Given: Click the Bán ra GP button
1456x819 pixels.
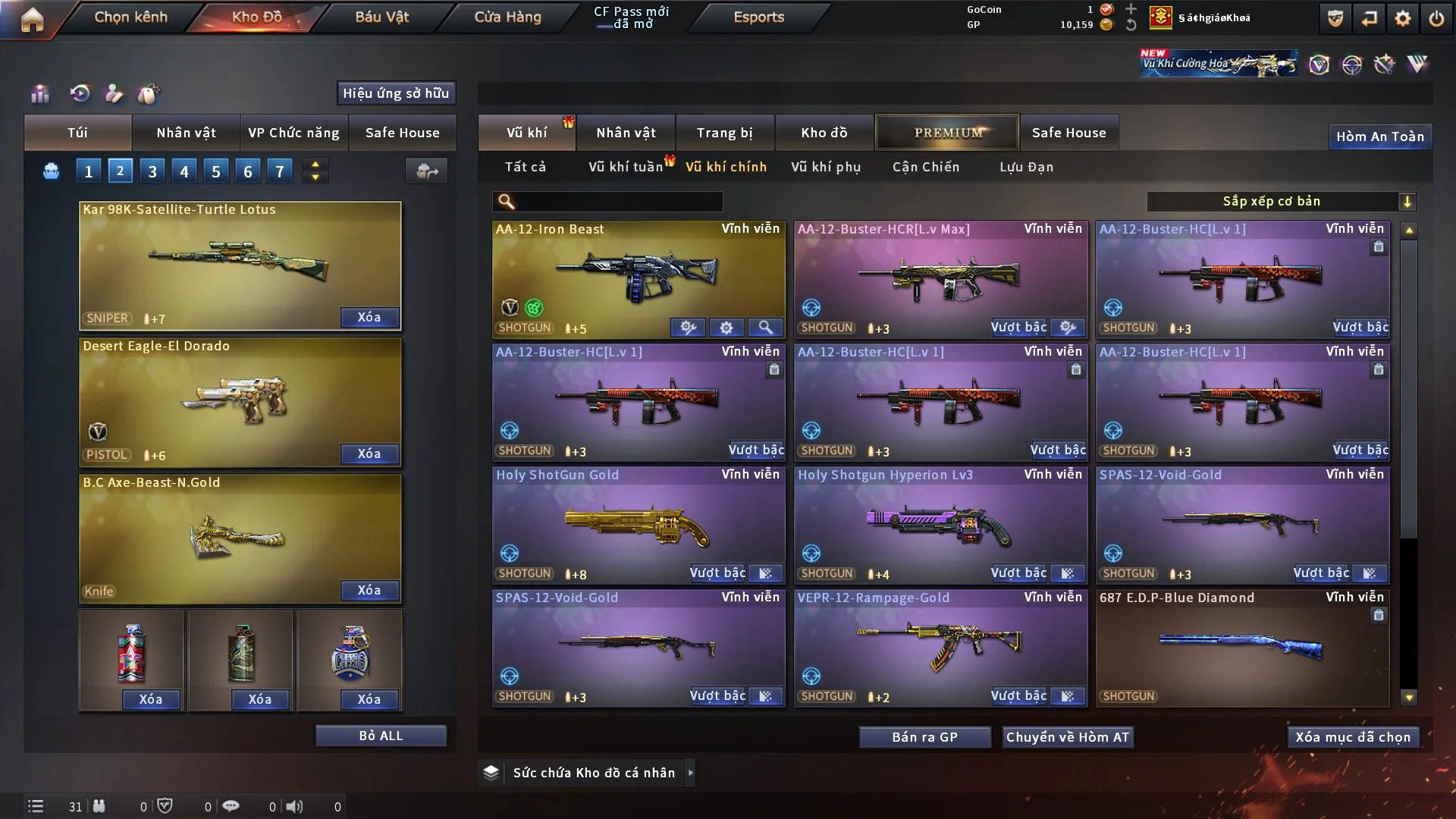Looking at the screenshot, I should pyautogui.click(x=924, y=736).
